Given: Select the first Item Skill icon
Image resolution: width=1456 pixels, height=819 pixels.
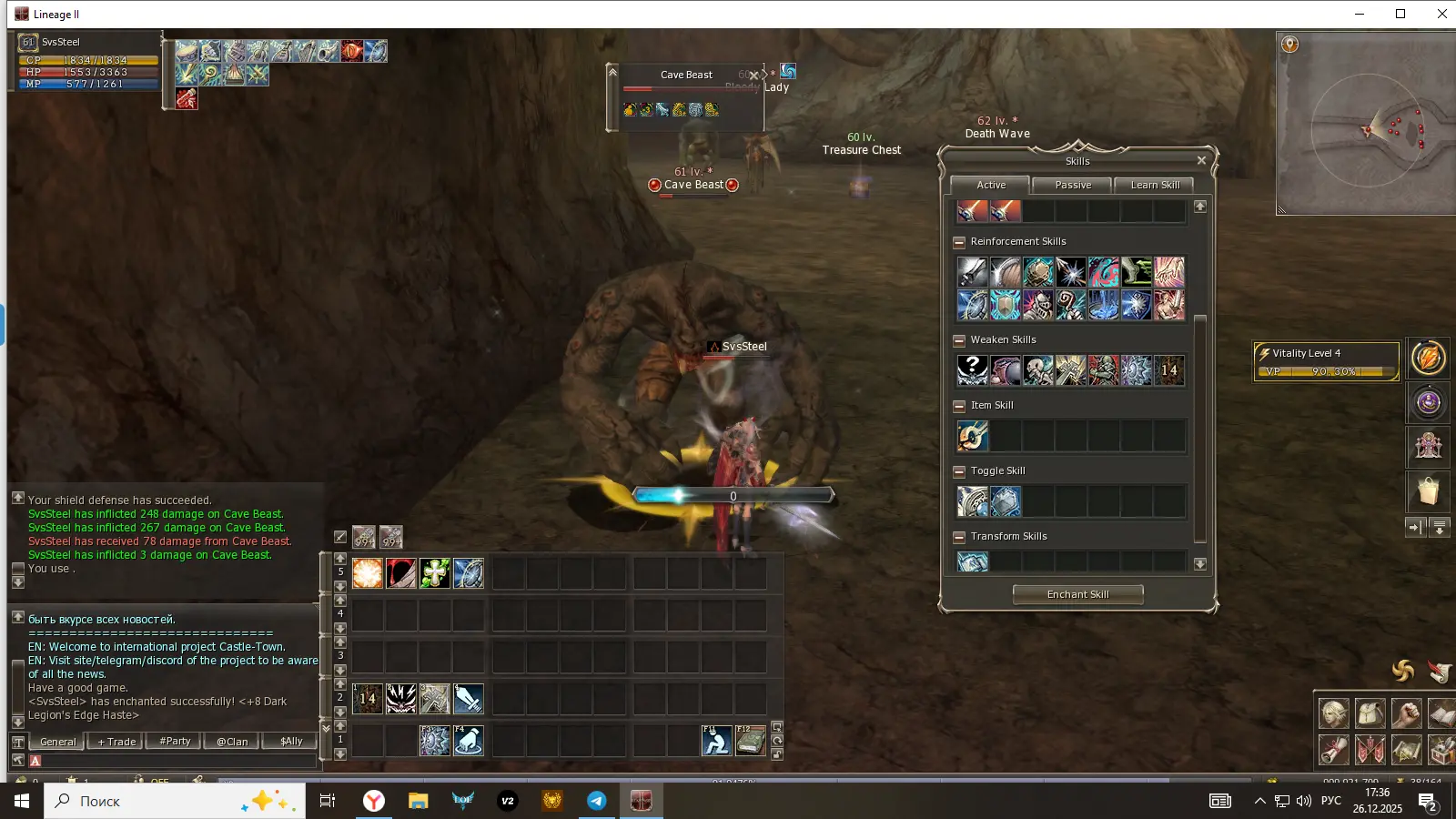Looking at the screenshot, I should 972,437.
